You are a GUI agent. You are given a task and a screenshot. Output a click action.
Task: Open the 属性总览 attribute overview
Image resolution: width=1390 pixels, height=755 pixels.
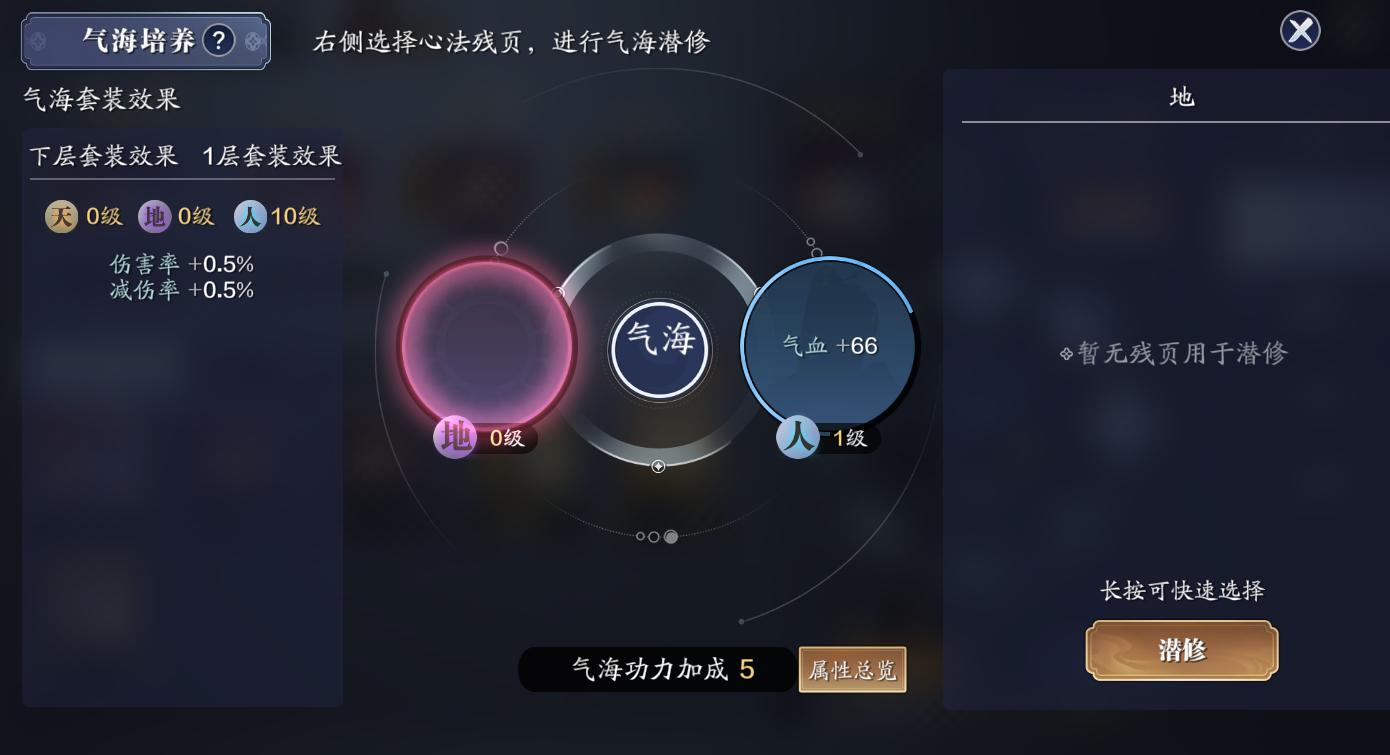click(x=852, y=670)
